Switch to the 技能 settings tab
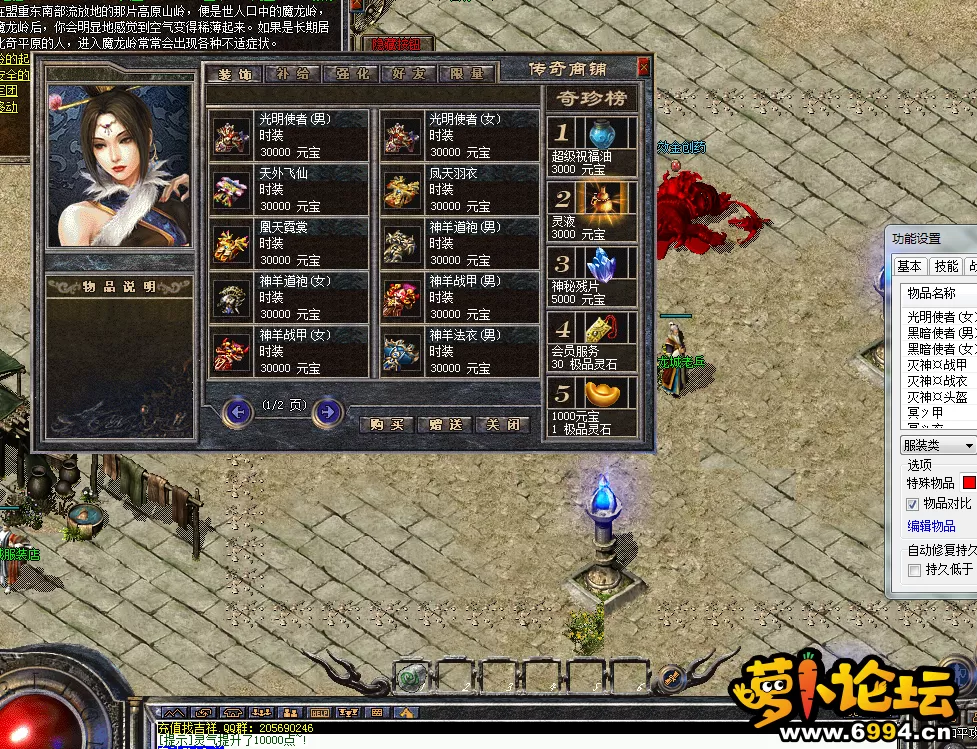 pos(946,266)
